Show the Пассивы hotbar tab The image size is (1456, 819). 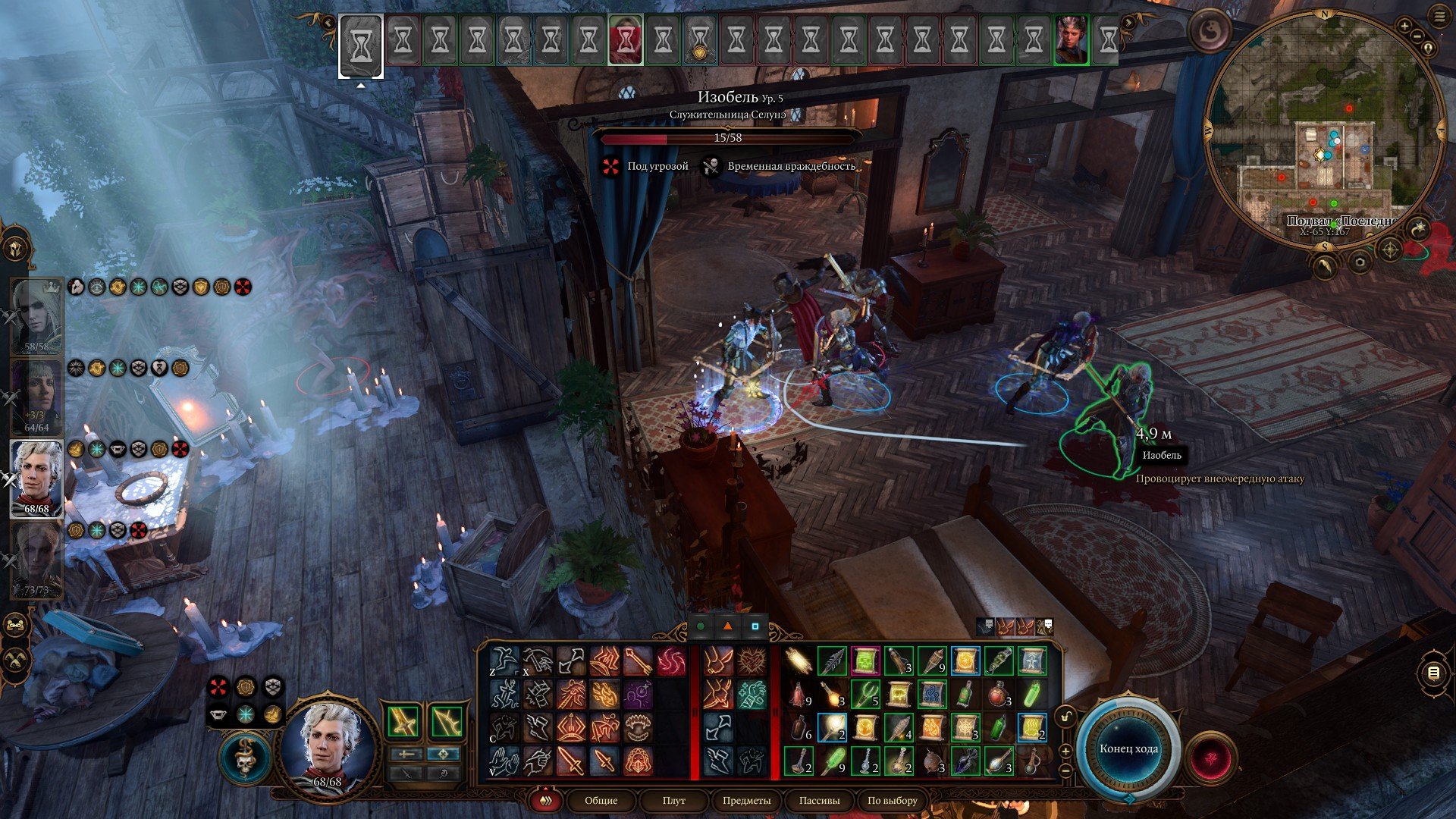819,800
